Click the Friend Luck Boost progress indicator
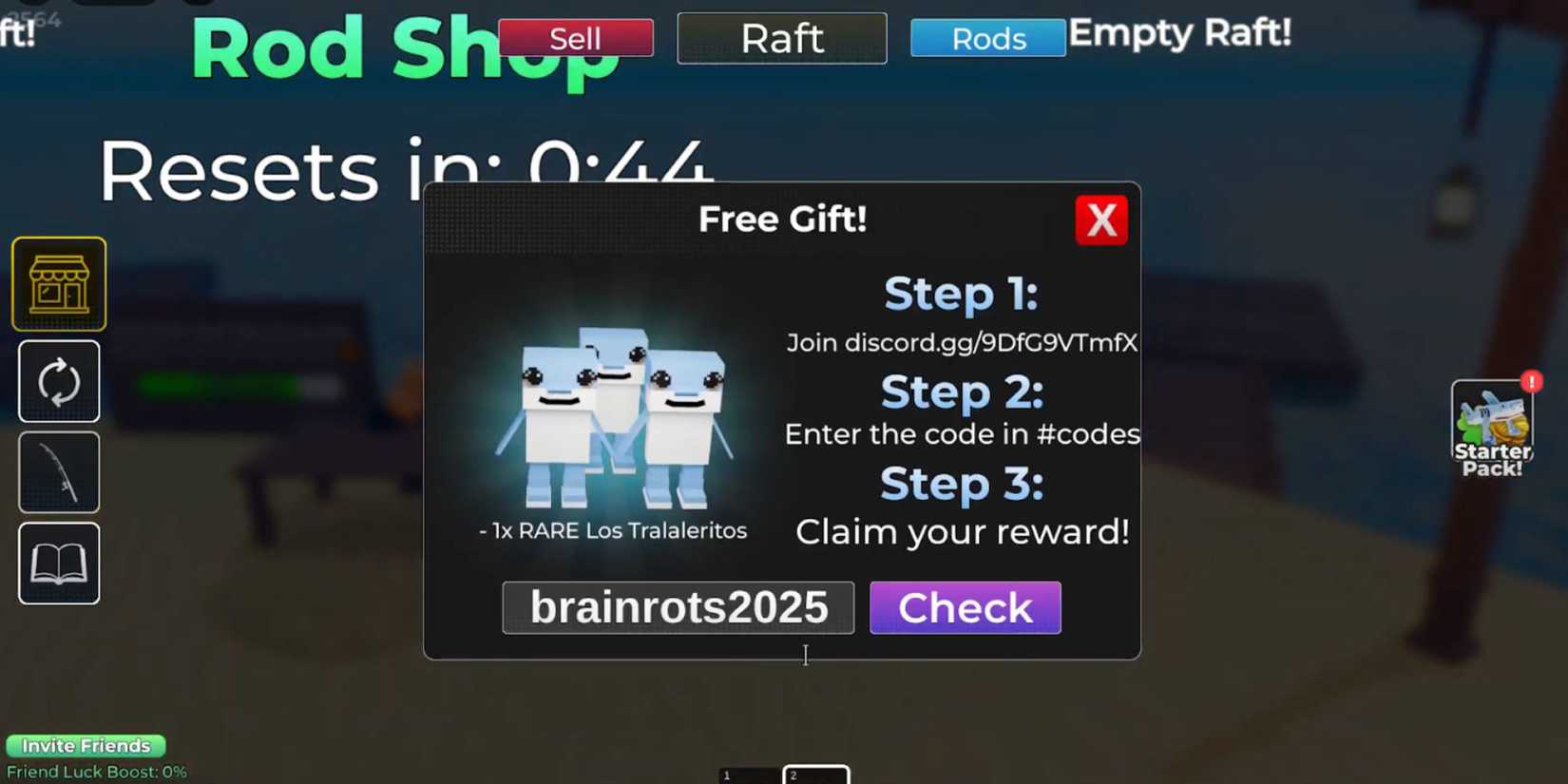 (95, 772)
